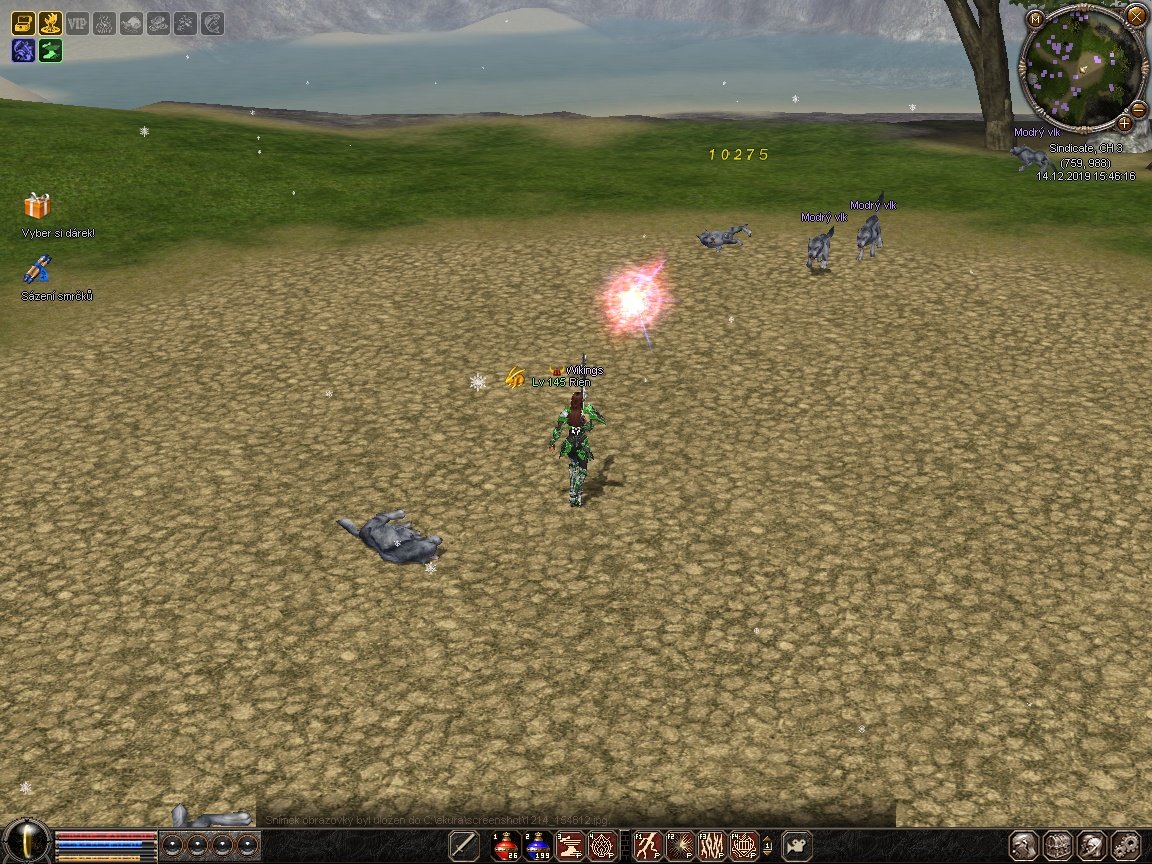Use the red health potion in slot 1
1152x864 pixels.
506,846
